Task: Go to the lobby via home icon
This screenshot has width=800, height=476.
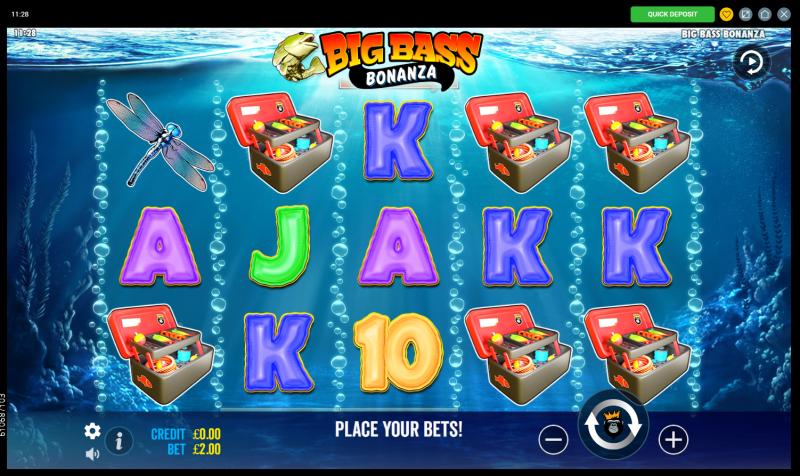Action: pyautogui.click(x=765, y=14)
